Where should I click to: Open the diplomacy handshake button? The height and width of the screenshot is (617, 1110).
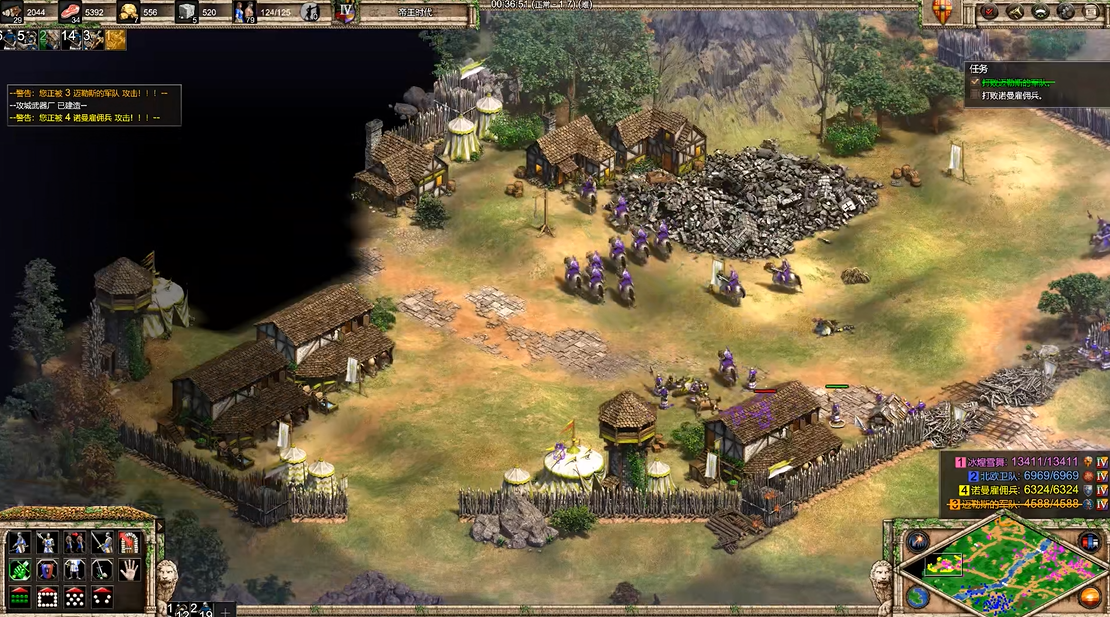(1040, 12)
